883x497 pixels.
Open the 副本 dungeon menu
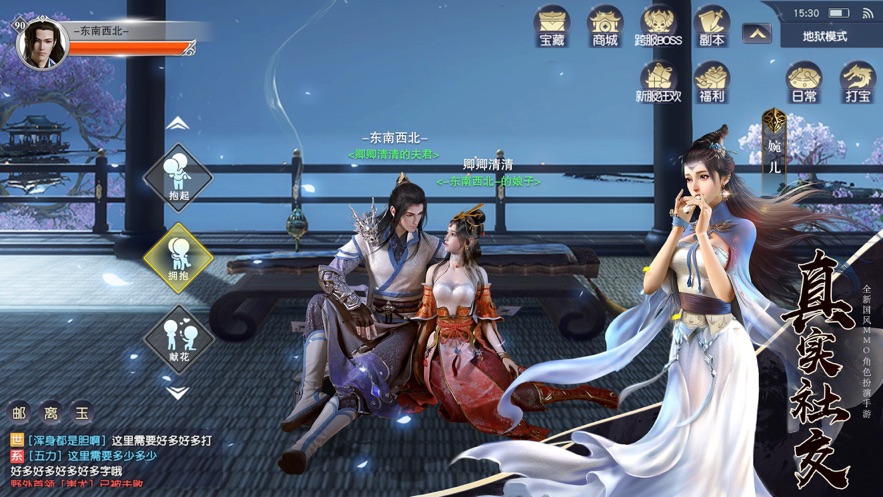(711, 26)
